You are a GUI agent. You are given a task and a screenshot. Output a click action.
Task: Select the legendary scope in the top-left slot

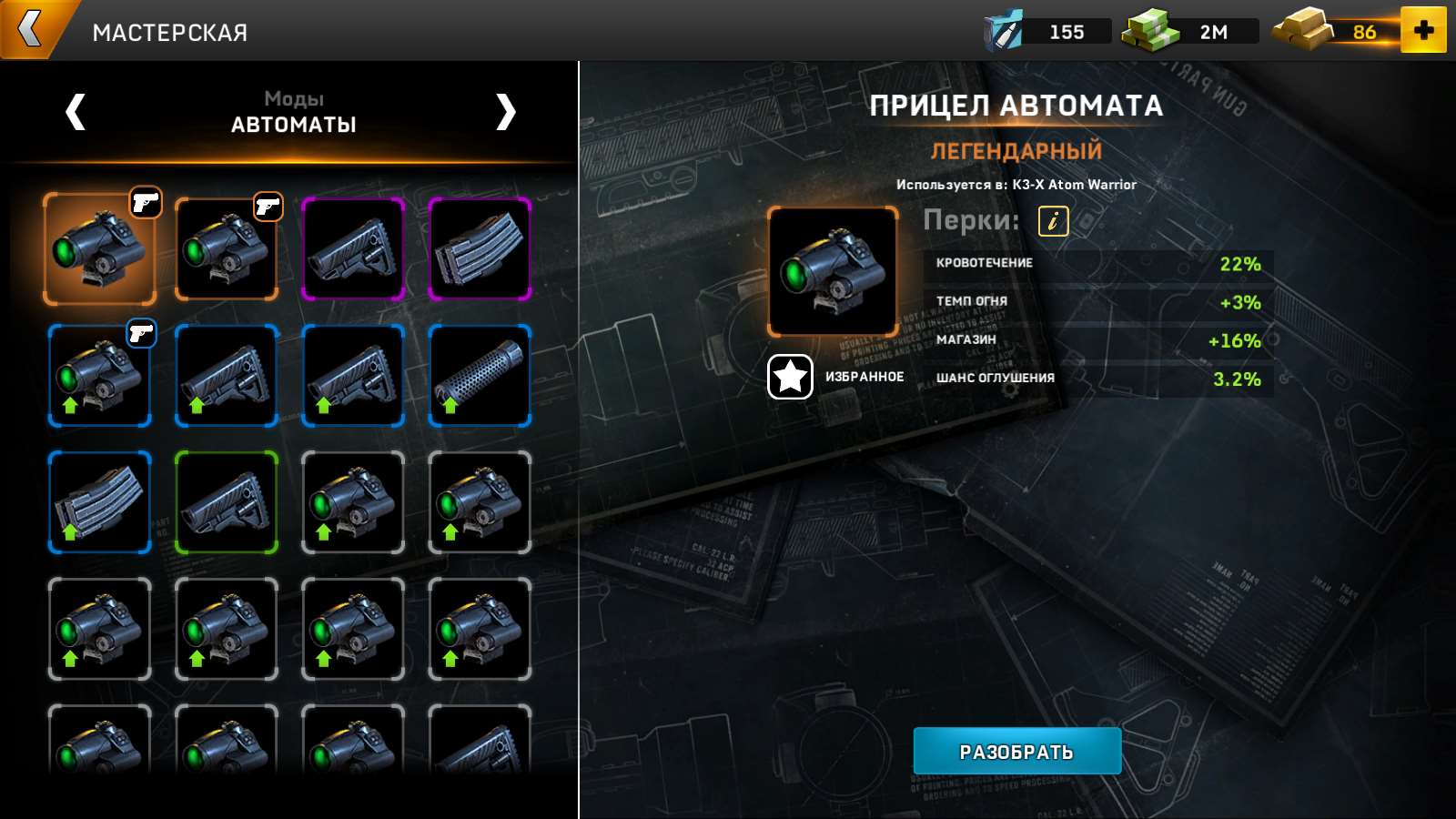(99, 248)
